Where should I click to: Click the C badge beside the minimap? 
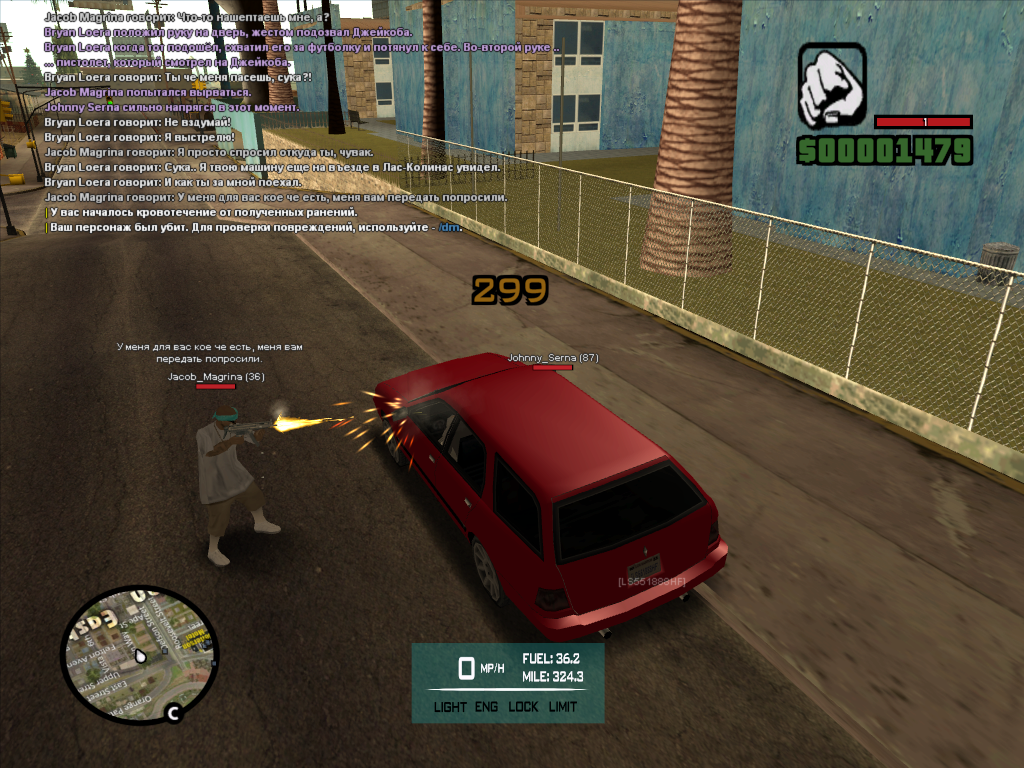pyautogui.click(x=173, y=713)
